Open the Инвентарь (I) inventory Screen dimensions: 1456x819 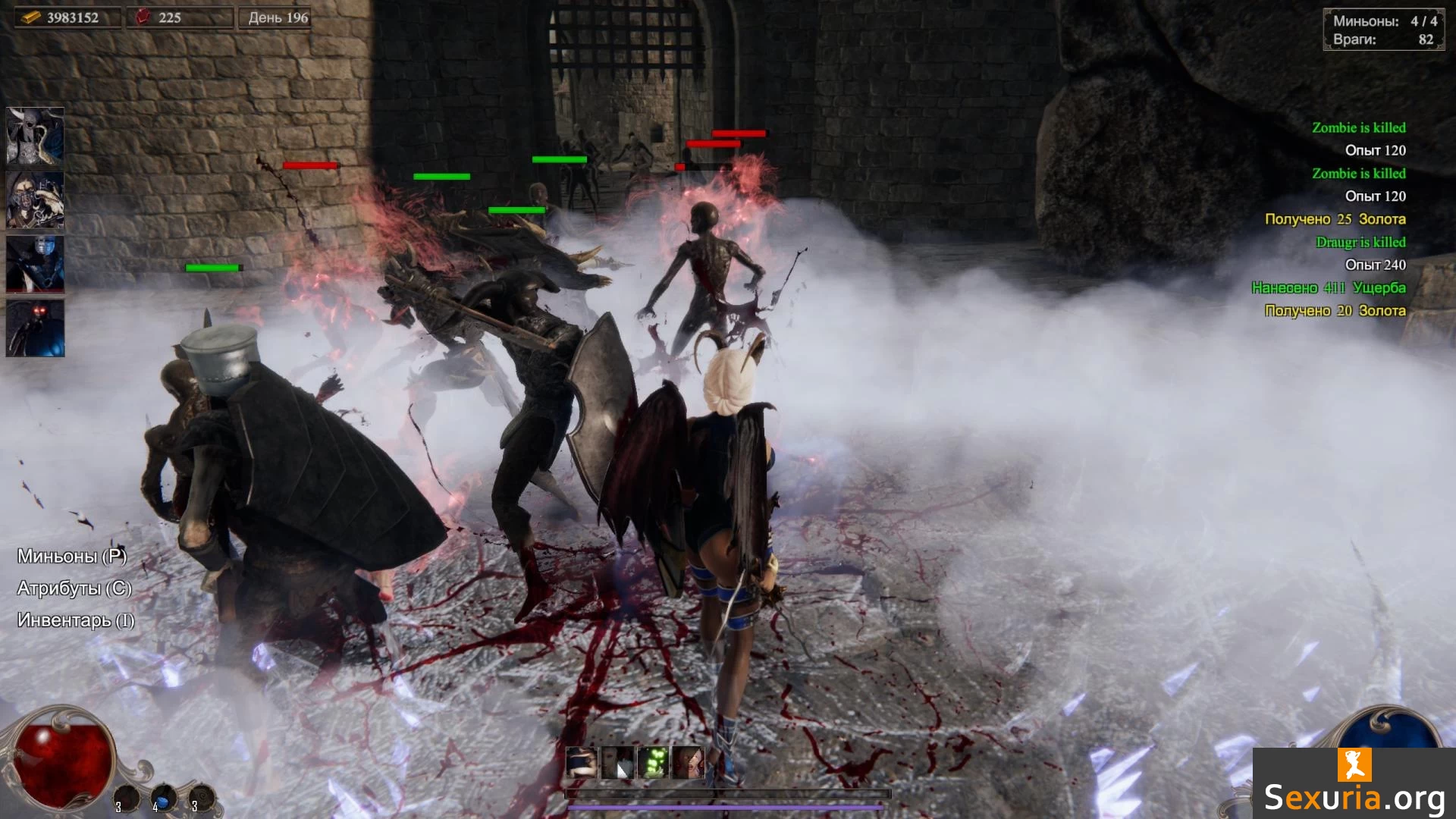(x=76, y=620)
